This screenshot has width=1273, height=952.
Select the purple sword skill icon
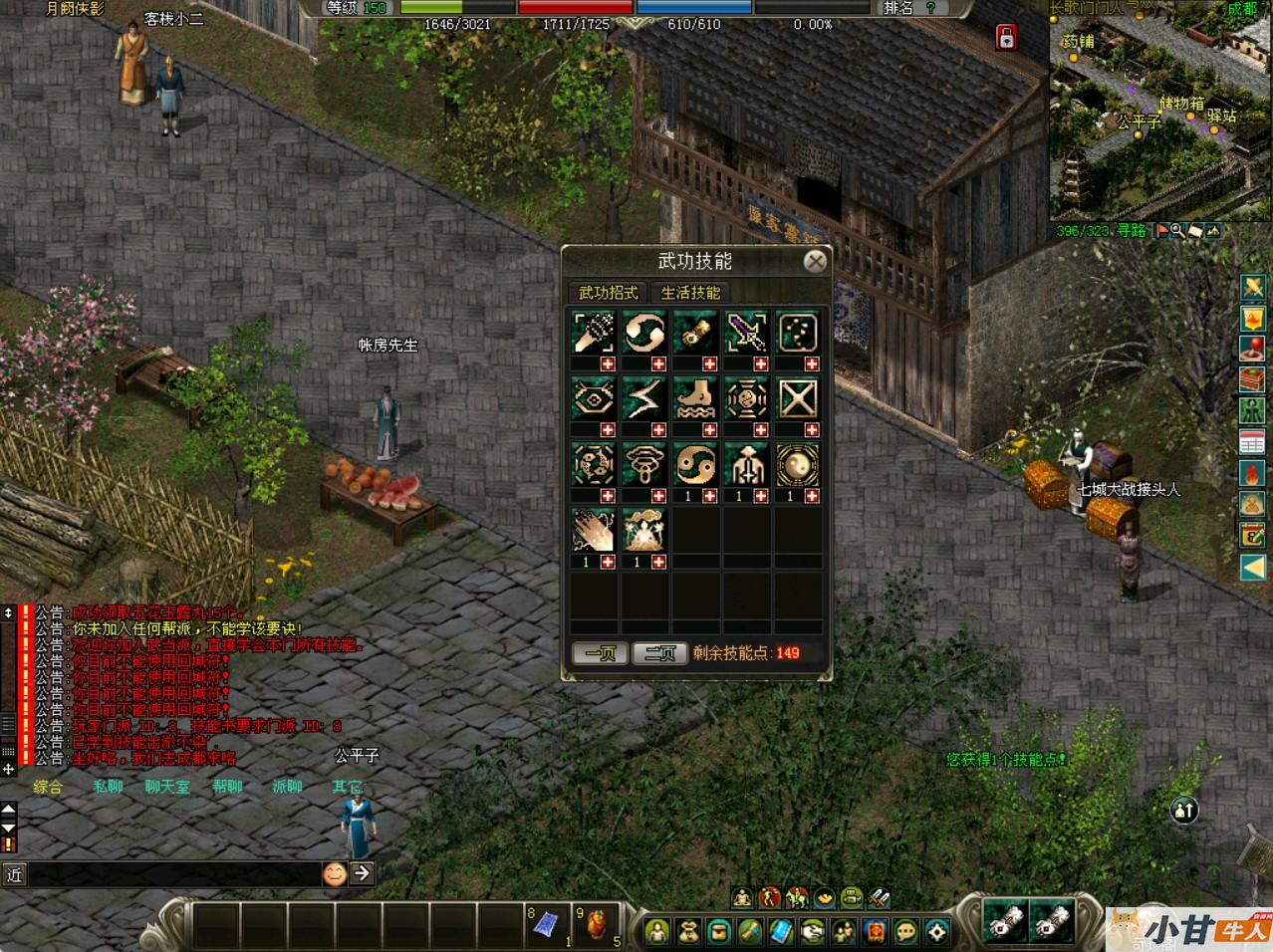pos(746,332)
